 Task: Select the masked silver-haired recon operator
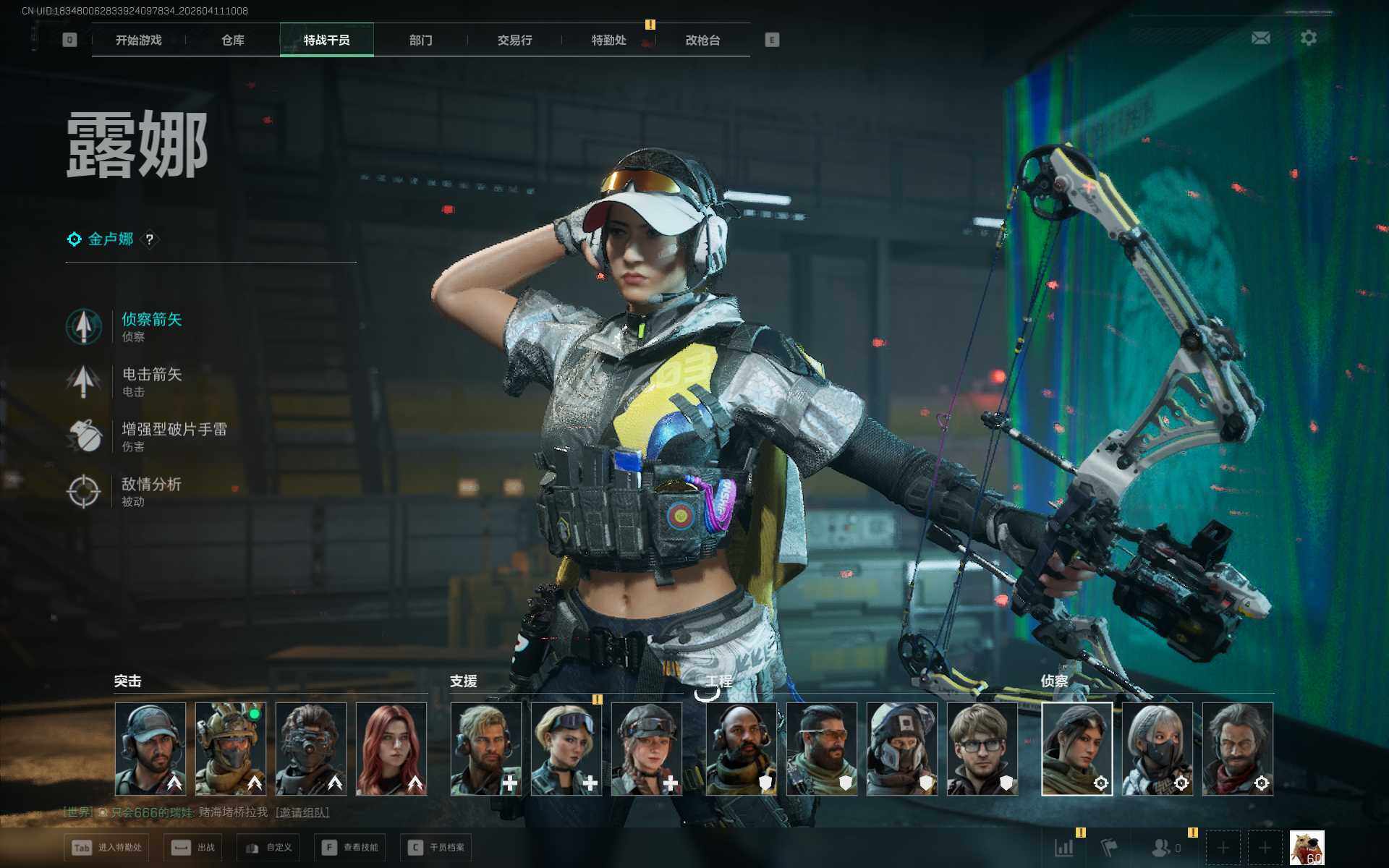coord(1157,749)
